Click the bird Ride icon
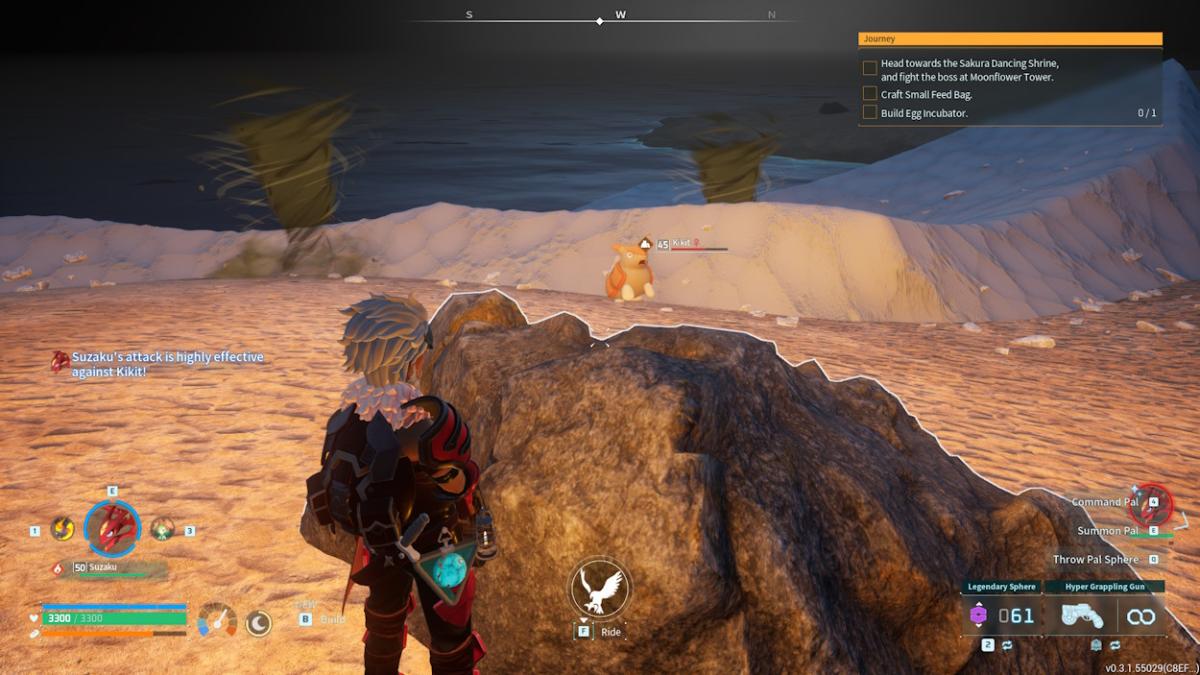 (x=600, y=590)
